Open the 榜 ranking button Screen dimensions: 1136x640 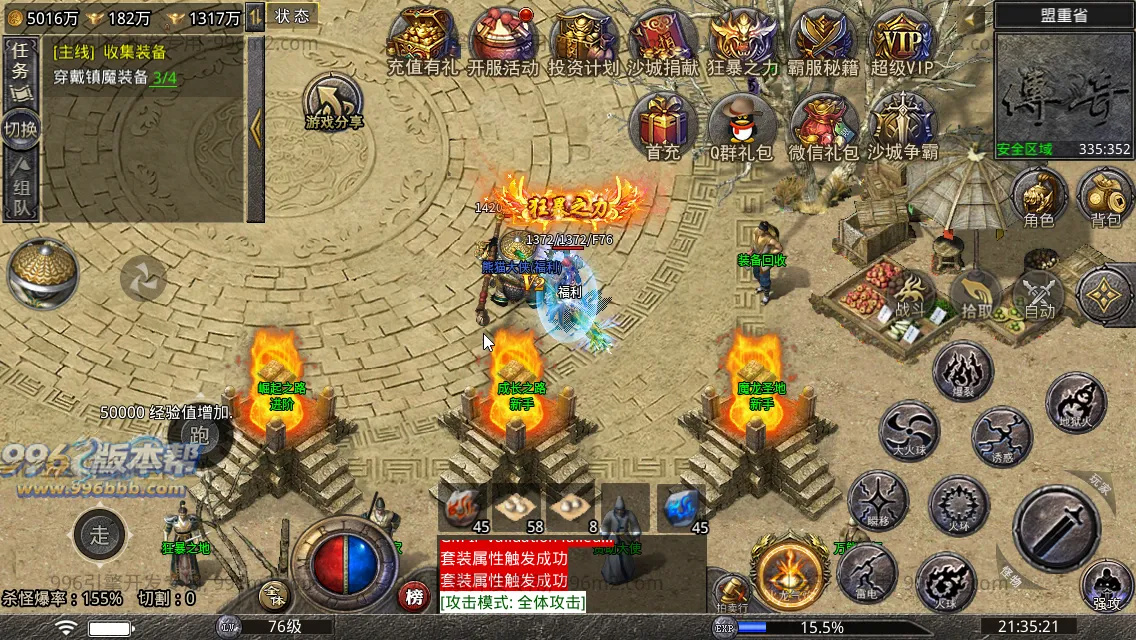[413, 597]
